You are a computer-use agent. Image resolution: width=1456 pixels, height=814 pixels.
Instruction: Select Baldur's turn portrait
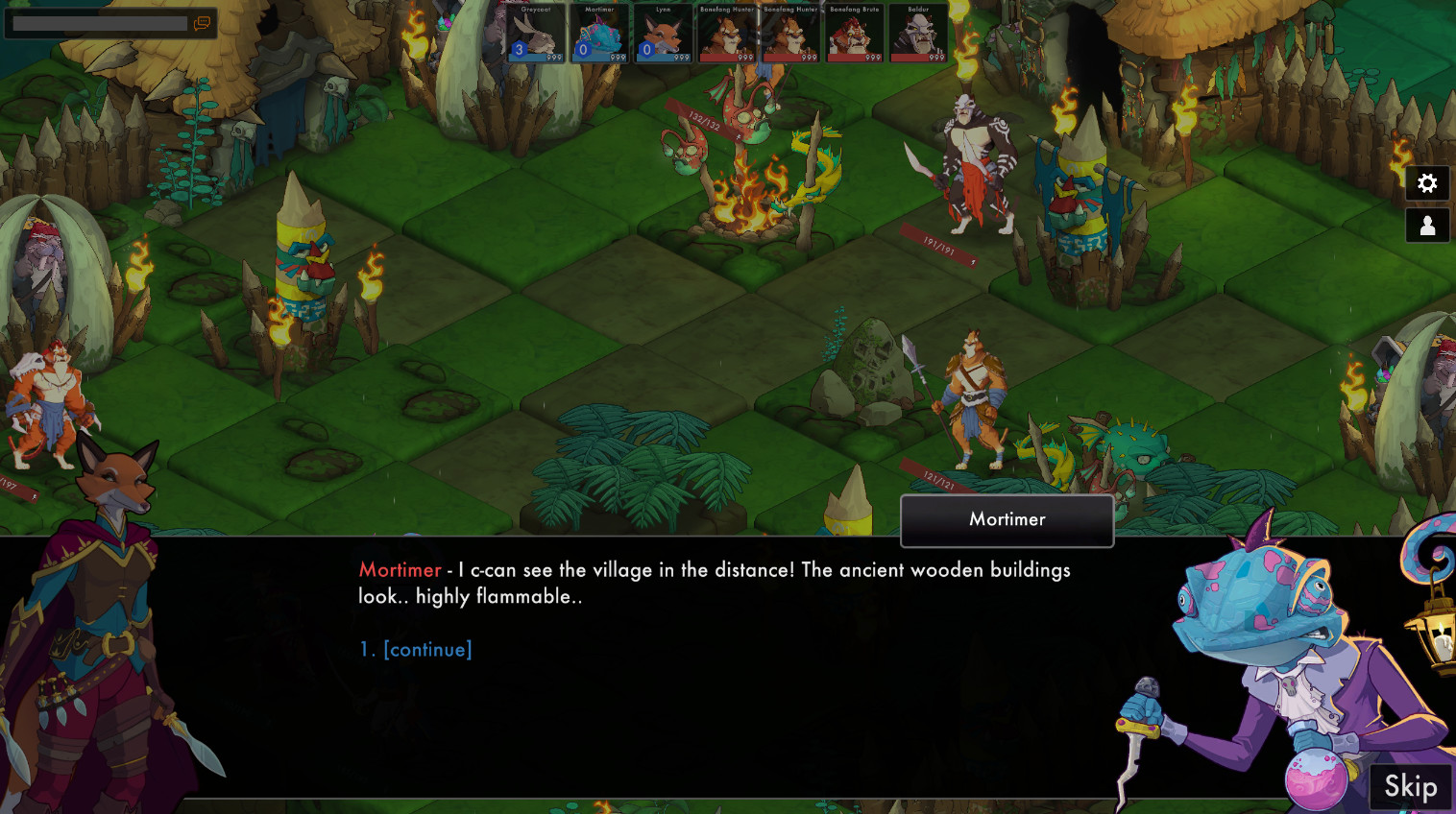point(918,34)
